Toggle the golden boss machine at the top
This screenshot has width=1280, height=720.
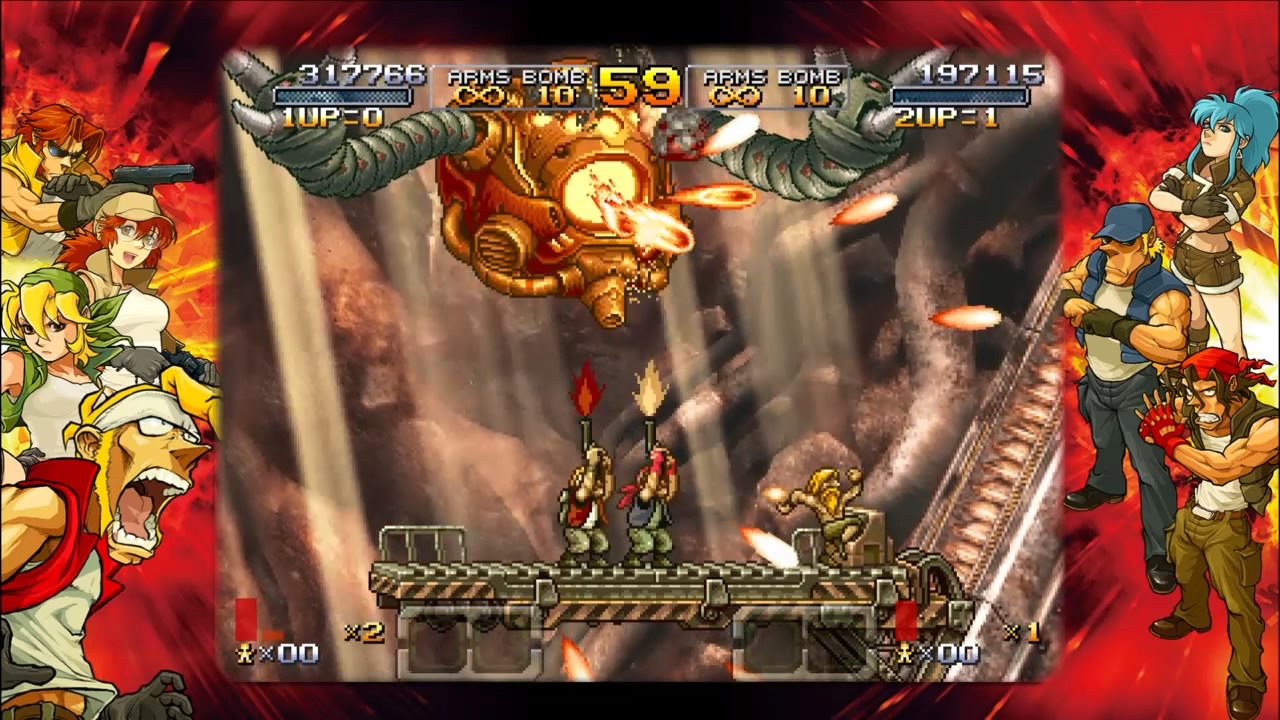[555, 210]
